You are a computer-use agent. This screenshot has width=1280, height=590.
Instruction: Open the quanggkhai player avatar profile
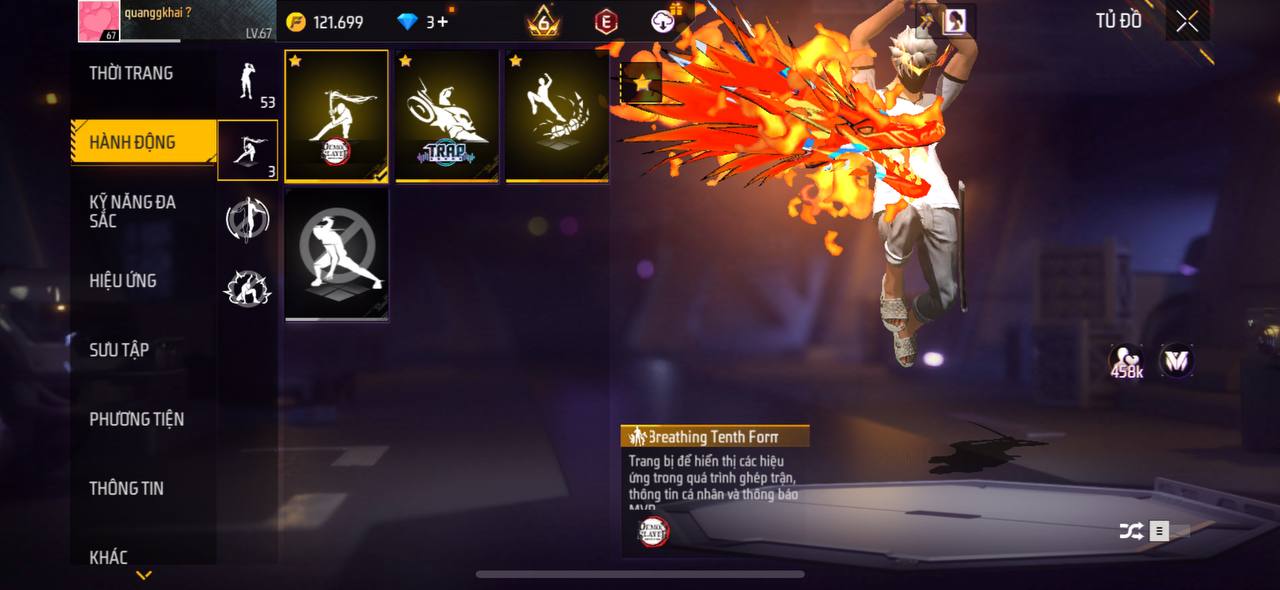click(100, 21)
